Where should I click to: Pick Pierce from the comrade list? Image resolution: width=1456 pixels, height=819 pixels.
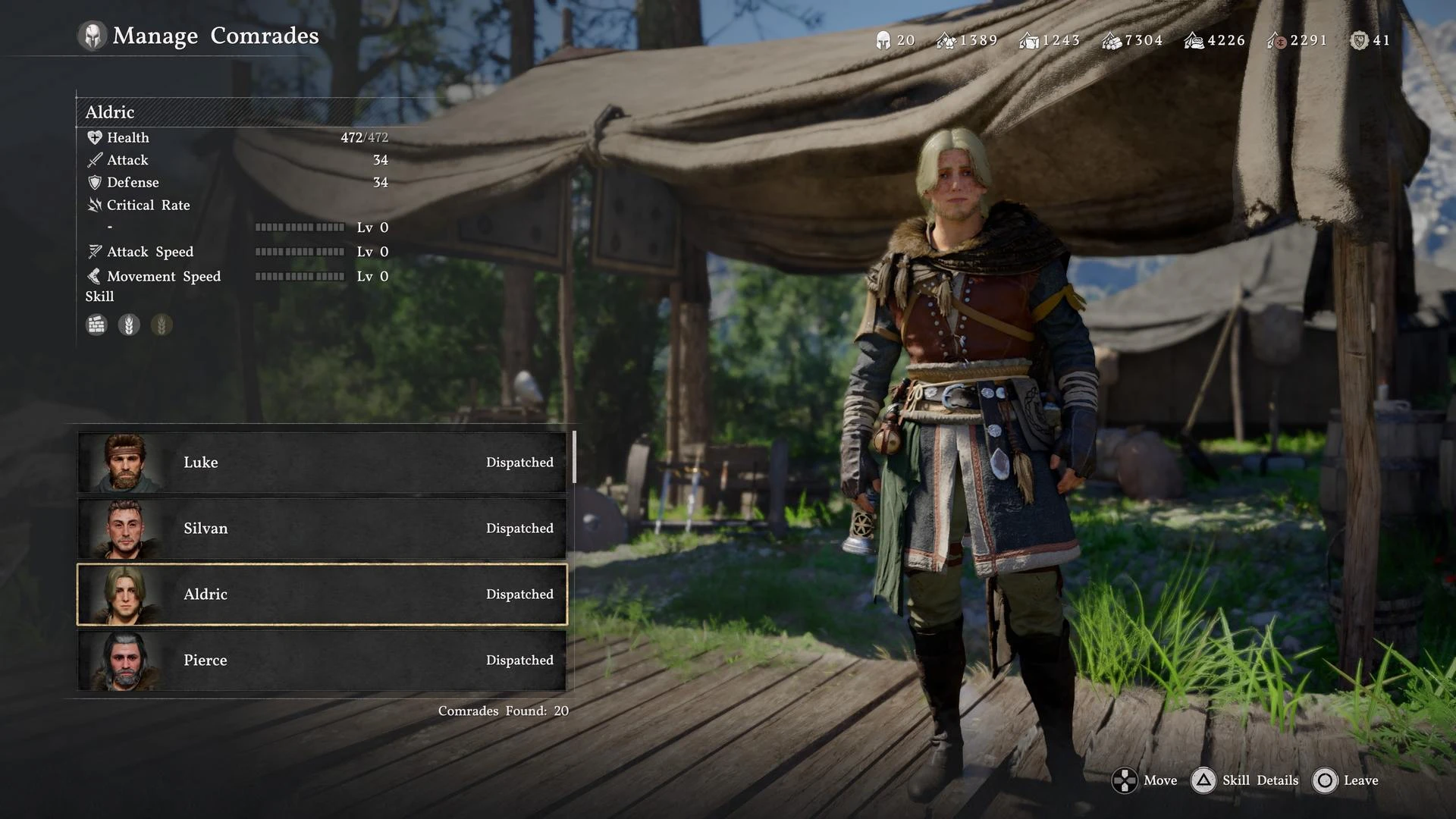click(322, 661)
